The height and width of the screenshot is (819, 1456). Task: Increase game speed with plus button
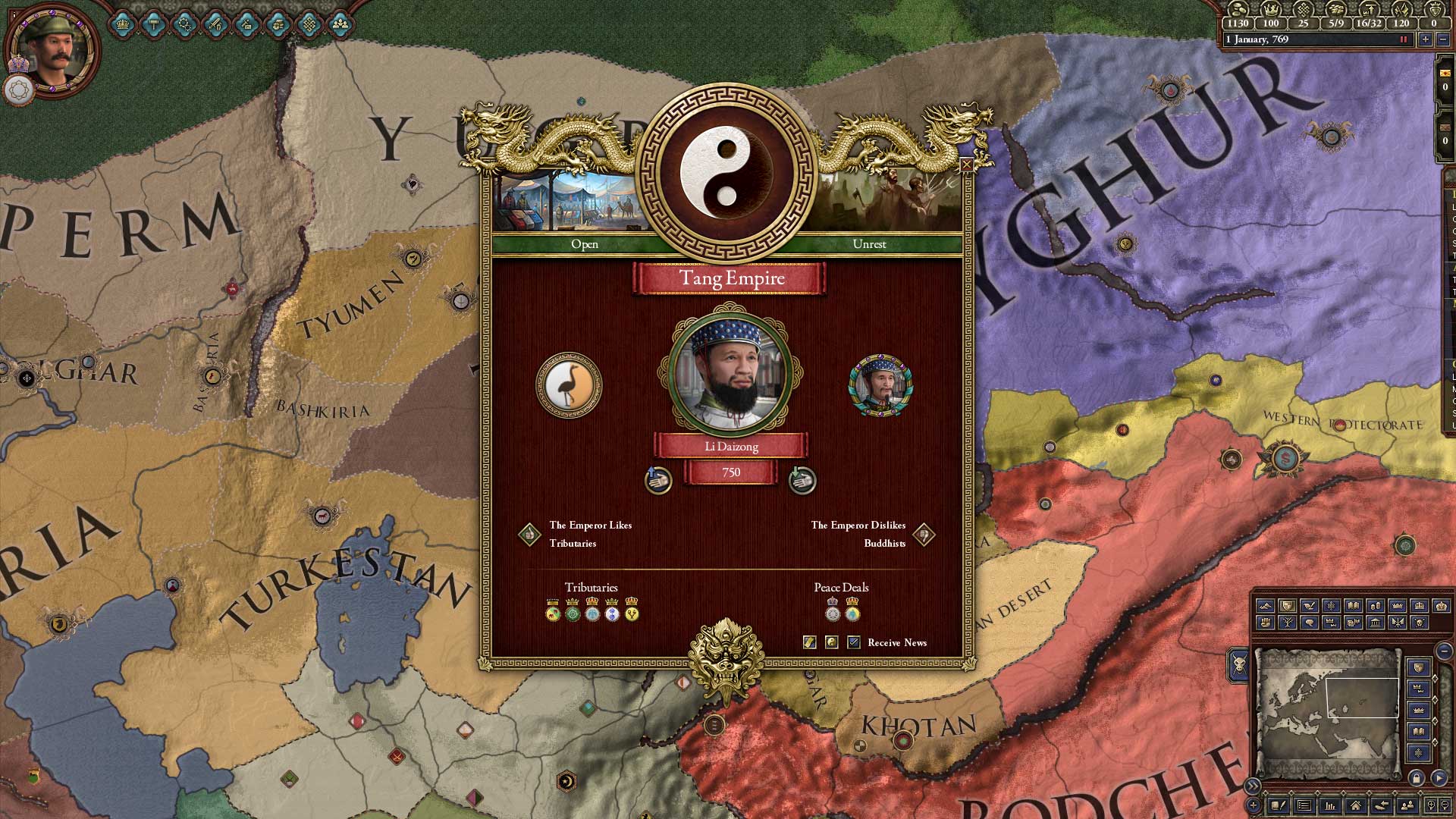[1426, 39]
